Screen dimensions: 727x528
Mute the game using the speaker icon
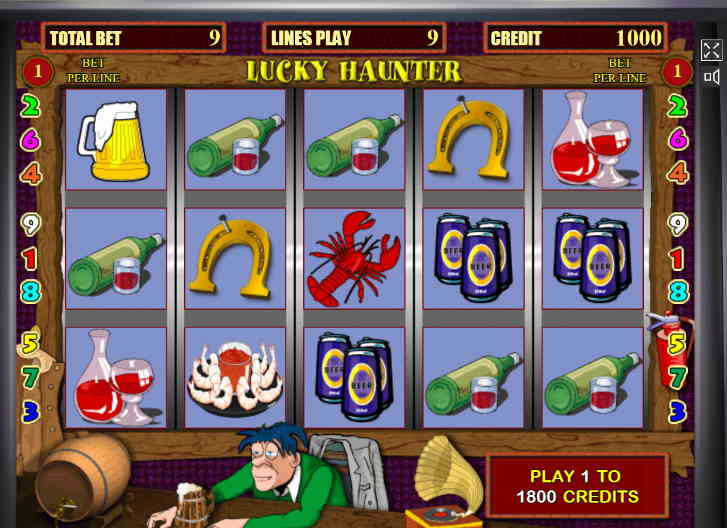click(711, 76)
